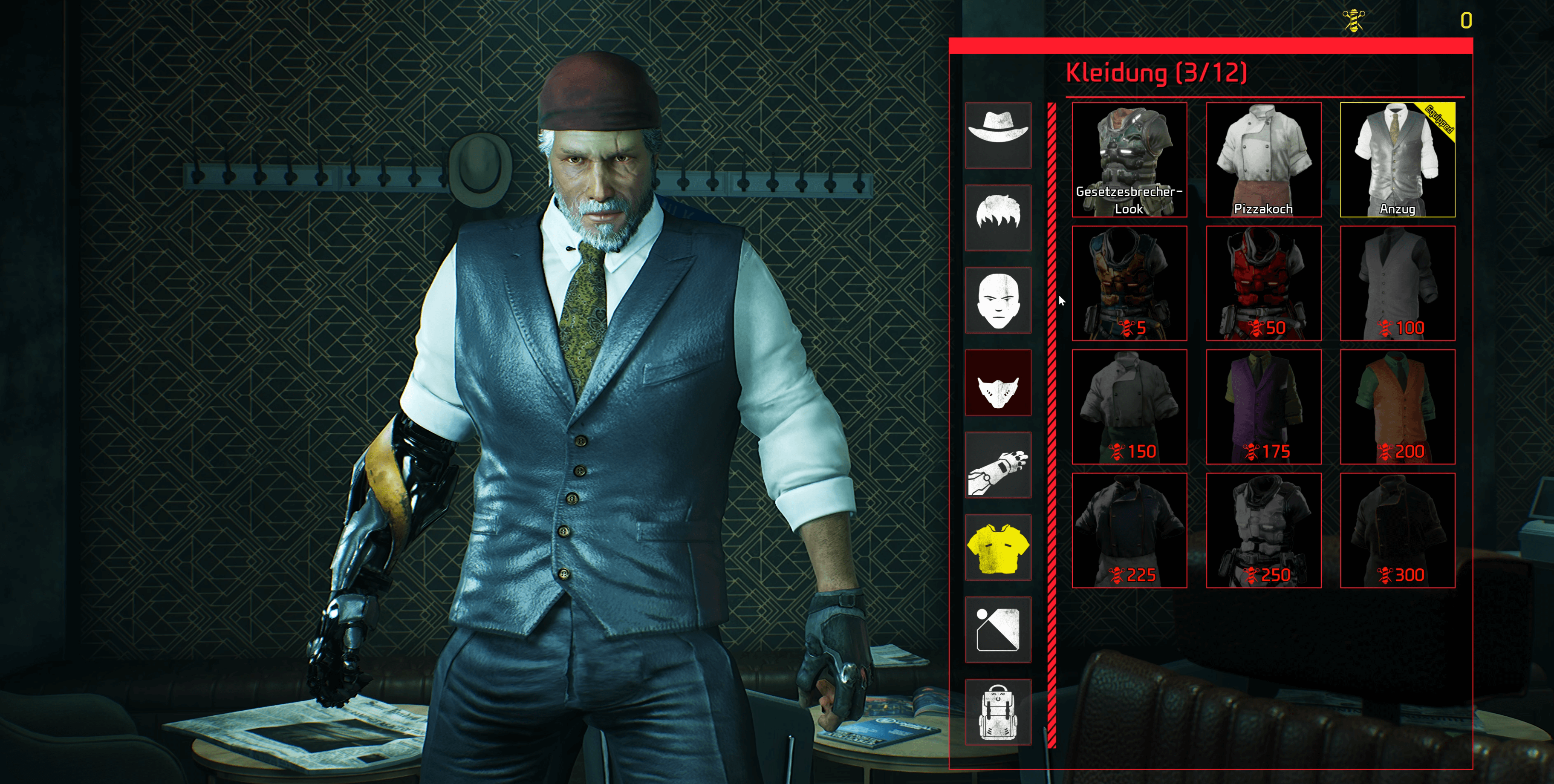Screen dimensions: 1554x784
Task: Choose the black outfit costing 300
Action: point(1397,530)
